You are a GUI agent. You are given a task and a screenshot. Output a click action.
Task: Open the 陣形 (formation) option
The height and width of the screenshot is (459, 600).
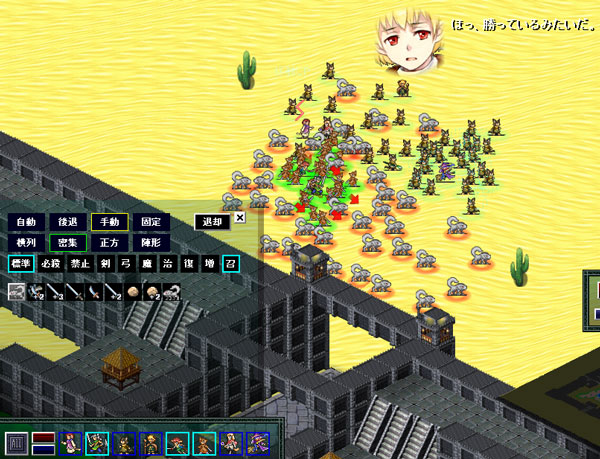149,242
